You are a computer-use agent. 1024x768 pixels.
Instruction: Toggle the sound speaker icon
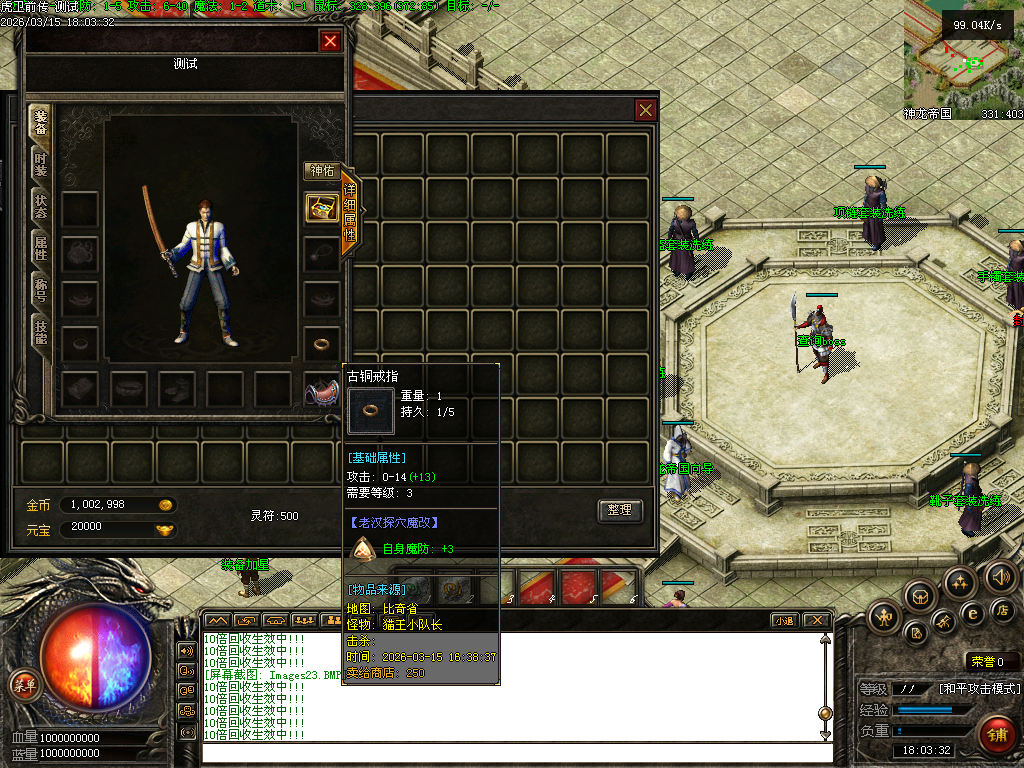pos(1000,576)
